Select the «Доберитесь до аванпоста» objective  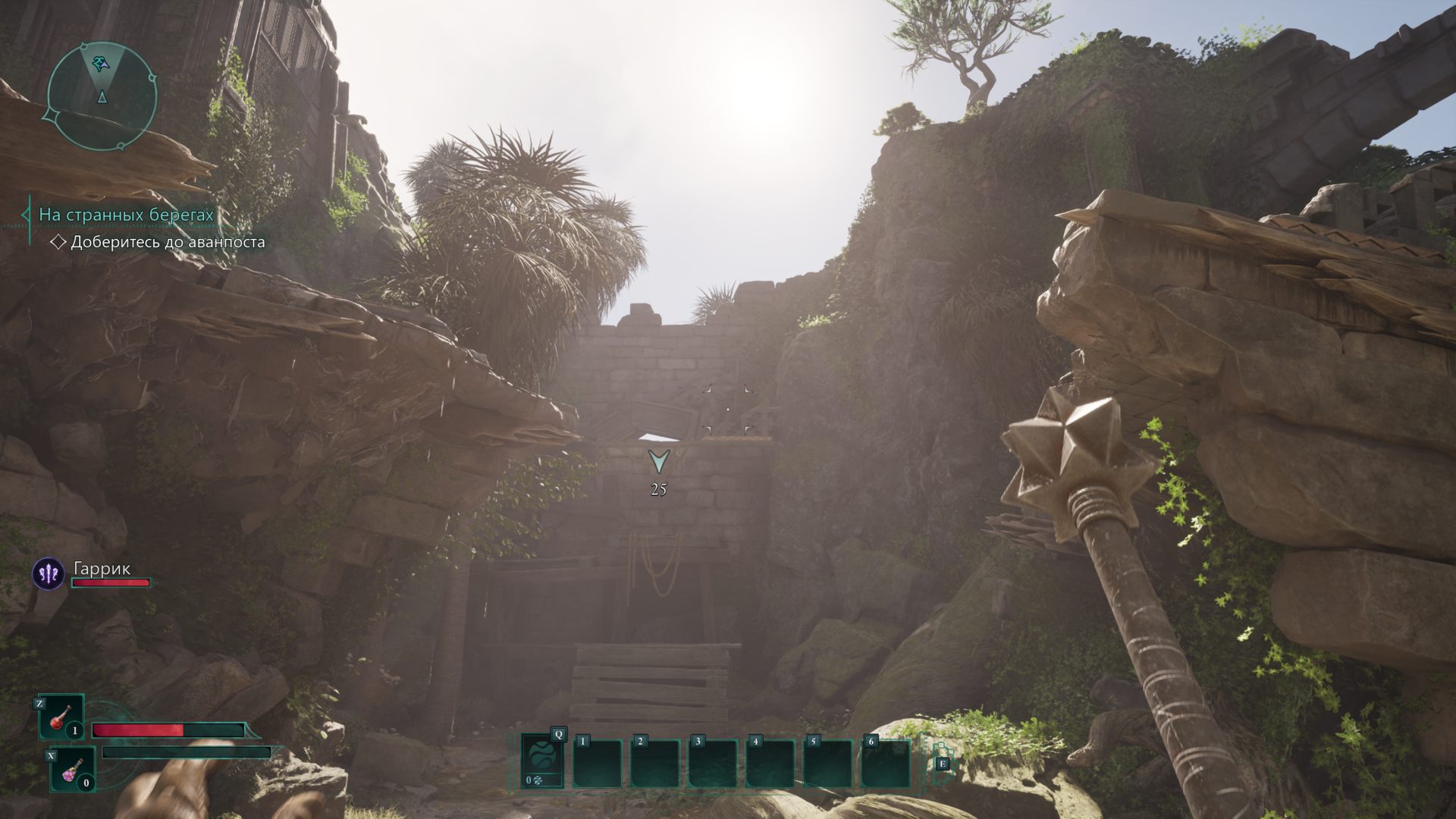[x=167, y=242]
